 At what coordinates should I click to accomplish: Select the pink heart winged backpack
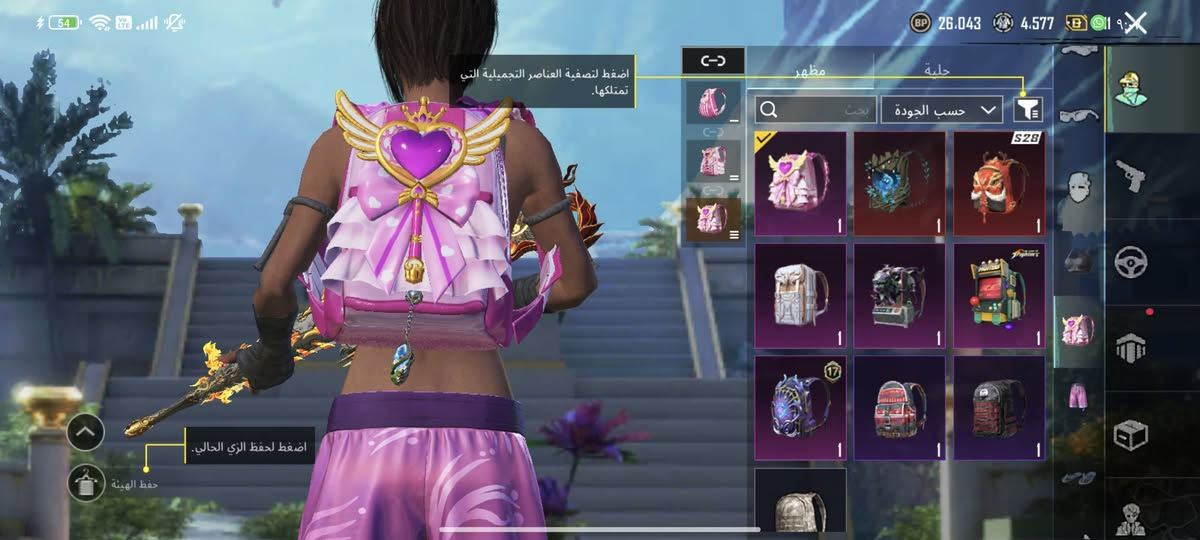tap(800, 183)
